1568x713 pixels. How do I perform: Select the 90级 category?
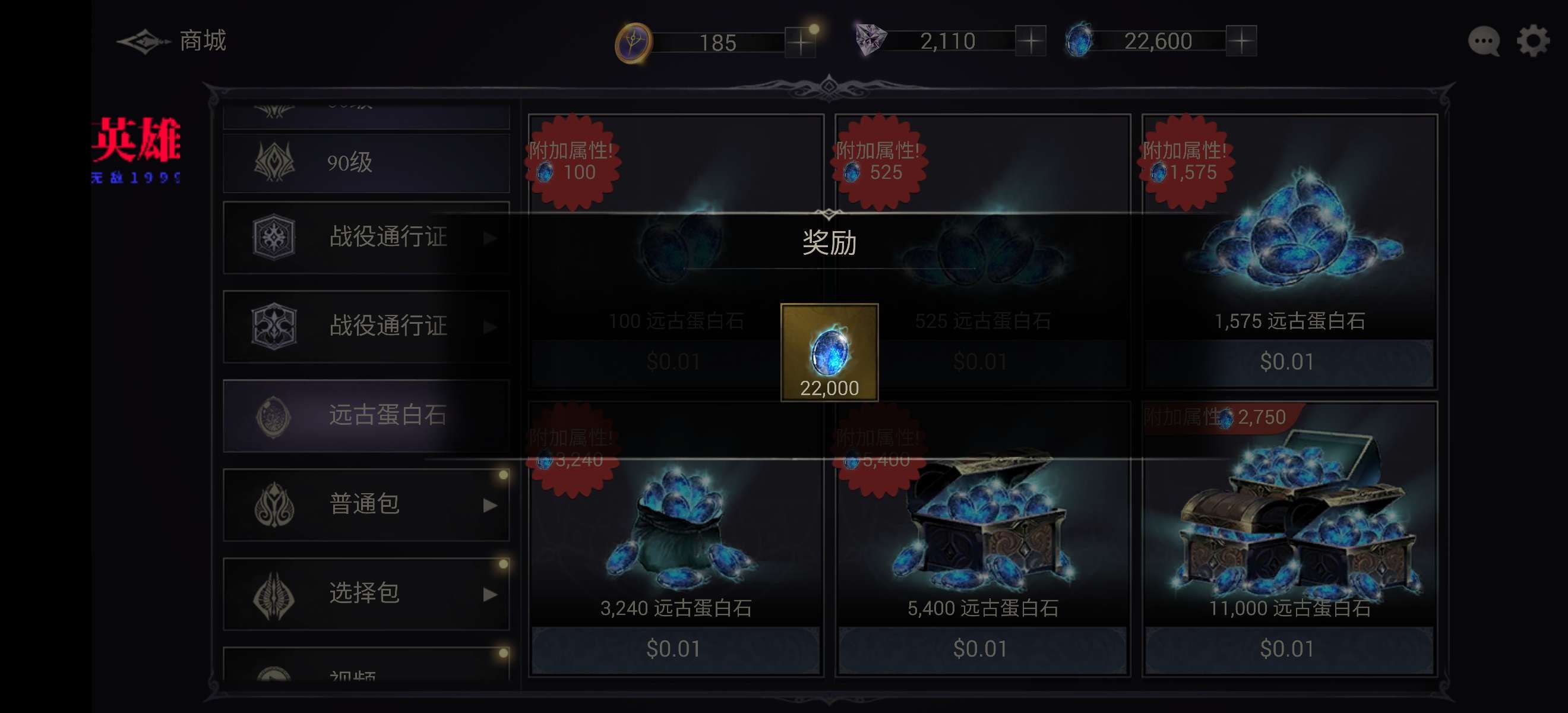coord(366,163)
